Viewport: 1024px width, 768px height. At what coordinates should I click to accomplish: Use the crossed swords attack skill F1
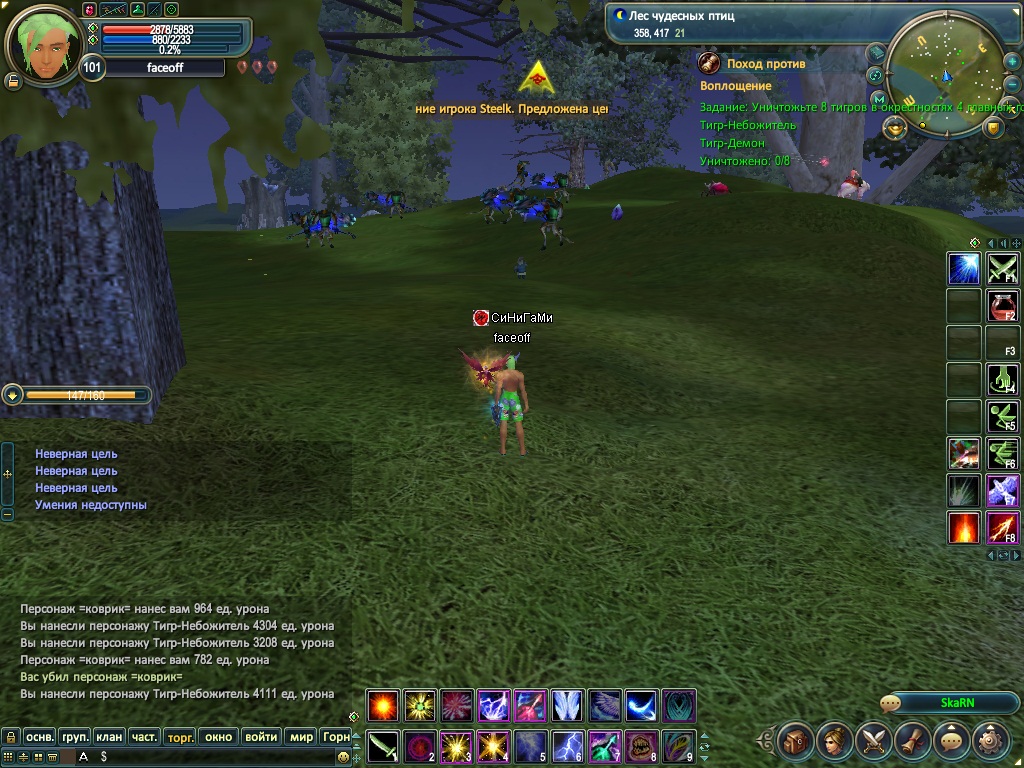(x=1002, y=268)
